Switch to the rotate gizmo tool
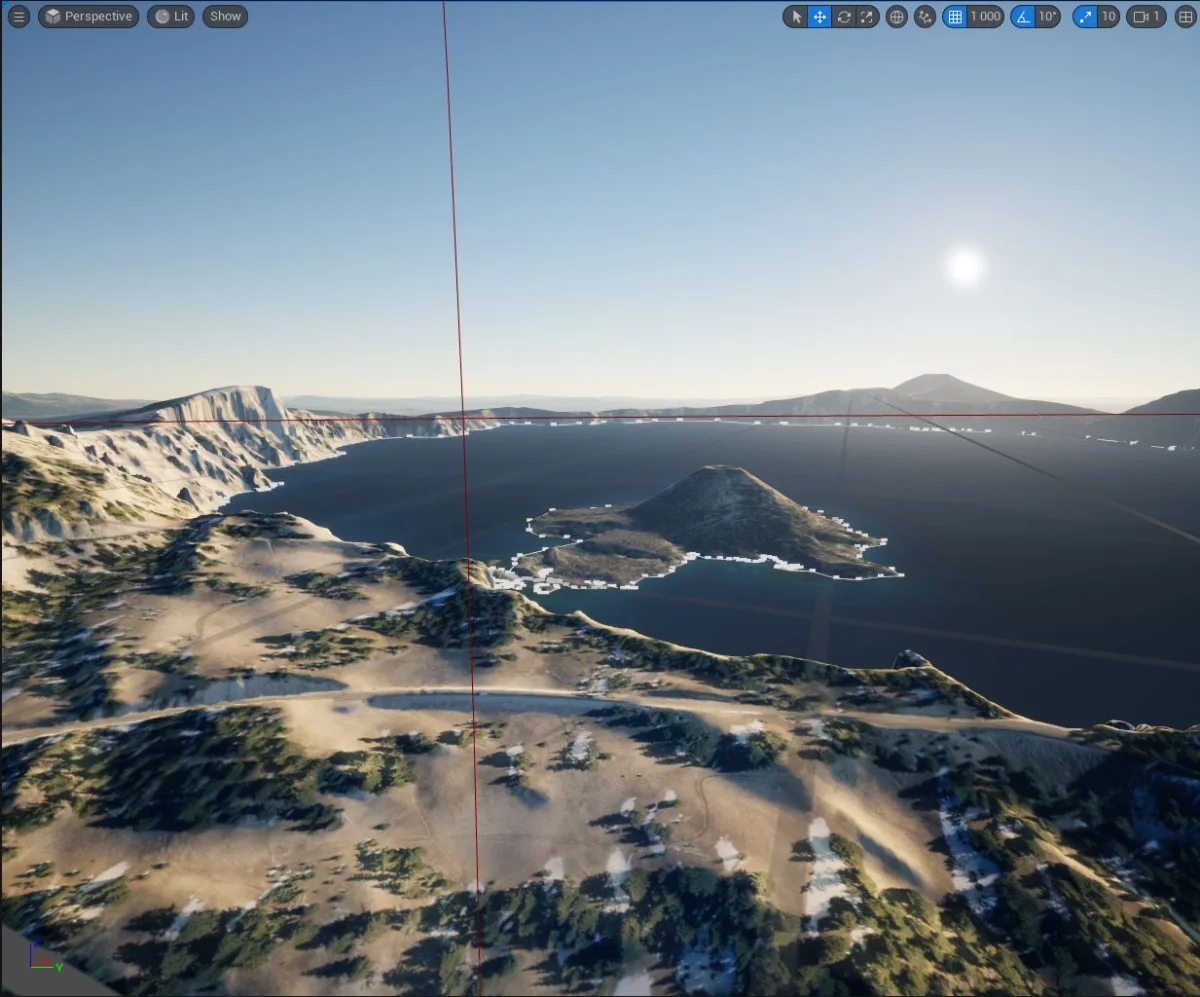 (844, 16)
